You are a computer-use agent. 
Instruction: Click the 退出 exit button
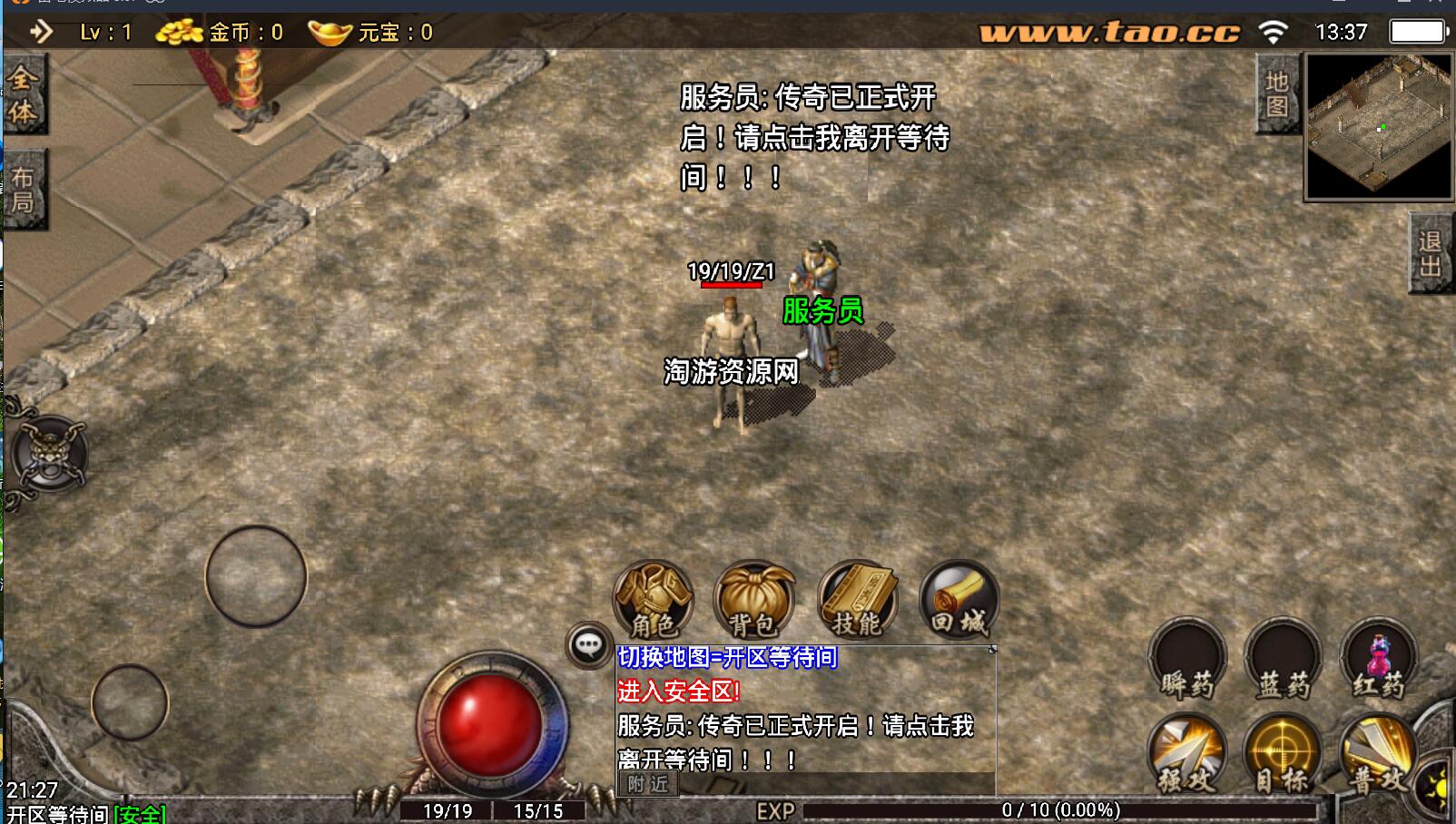[x=1431, y=253]
